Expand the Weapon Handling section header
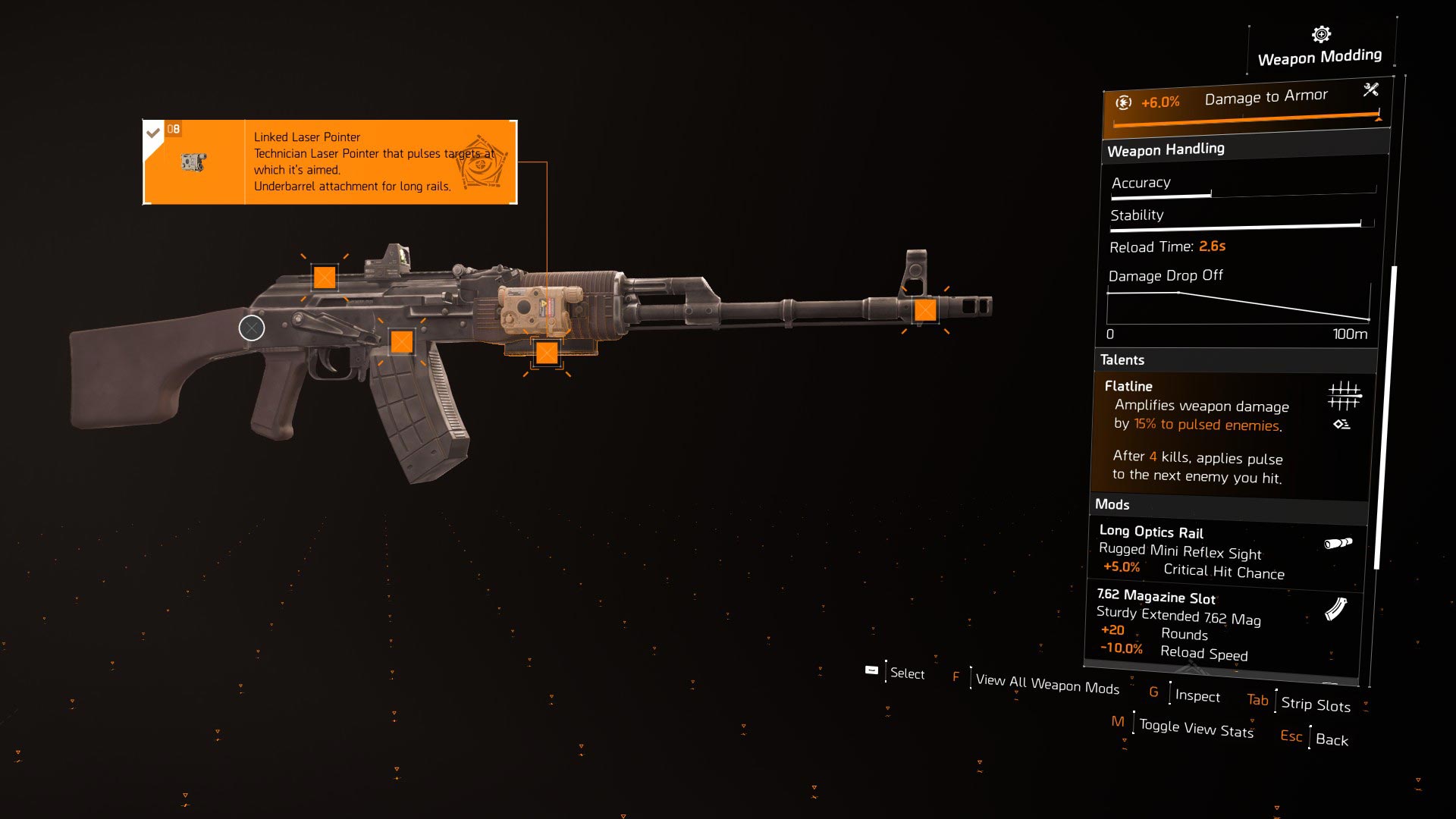The image size is (1456, 819). [1166, 149]
